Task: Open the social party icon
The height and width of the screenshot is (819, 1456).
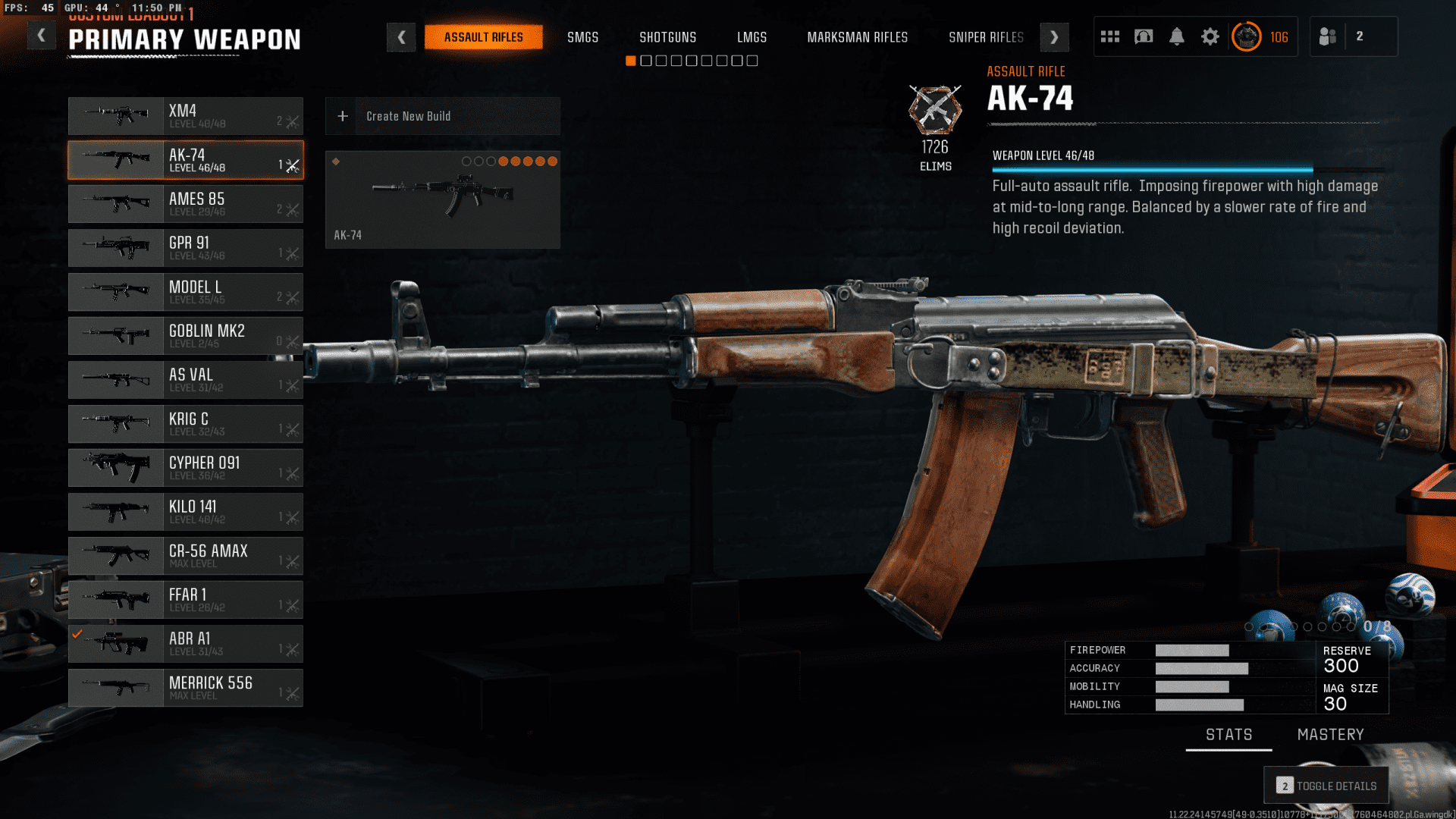Action: 1328,36
